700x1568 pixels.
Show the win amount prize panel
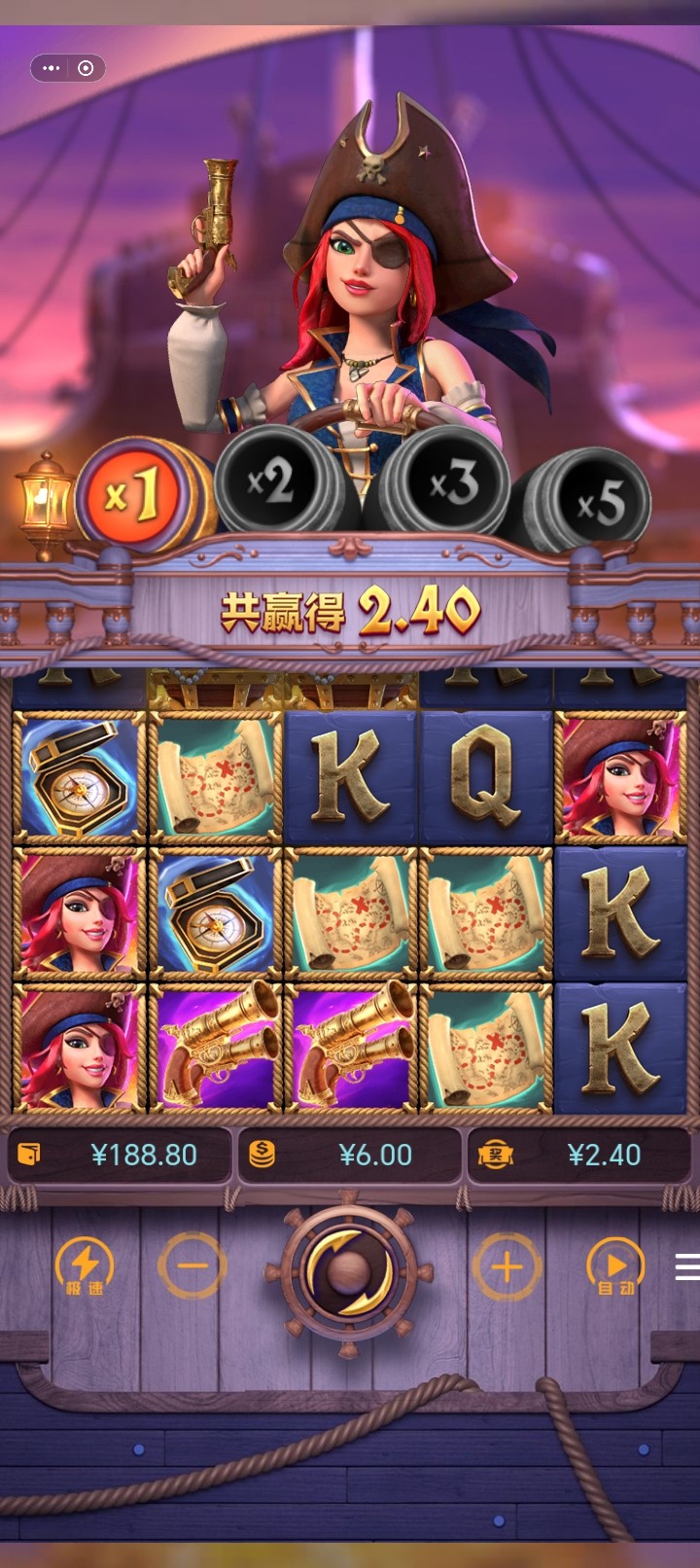click(x=580, y=1155)
